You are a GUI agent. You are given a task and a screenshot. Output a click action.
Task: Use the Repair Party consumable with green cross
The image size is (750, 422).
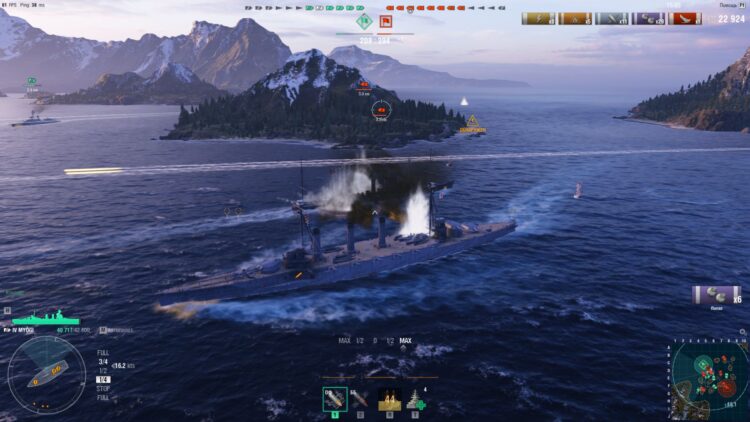click(415, 400)
